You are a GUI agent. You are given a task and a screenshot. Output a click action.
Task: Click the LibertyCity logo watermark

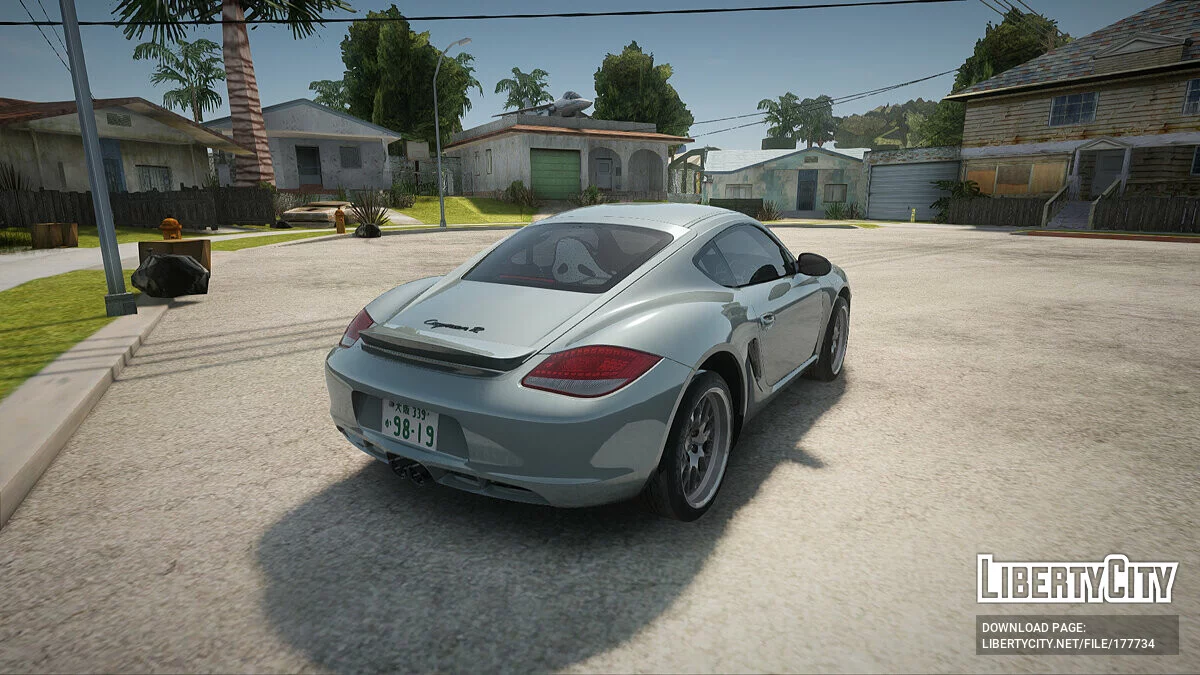[1077, 579]
